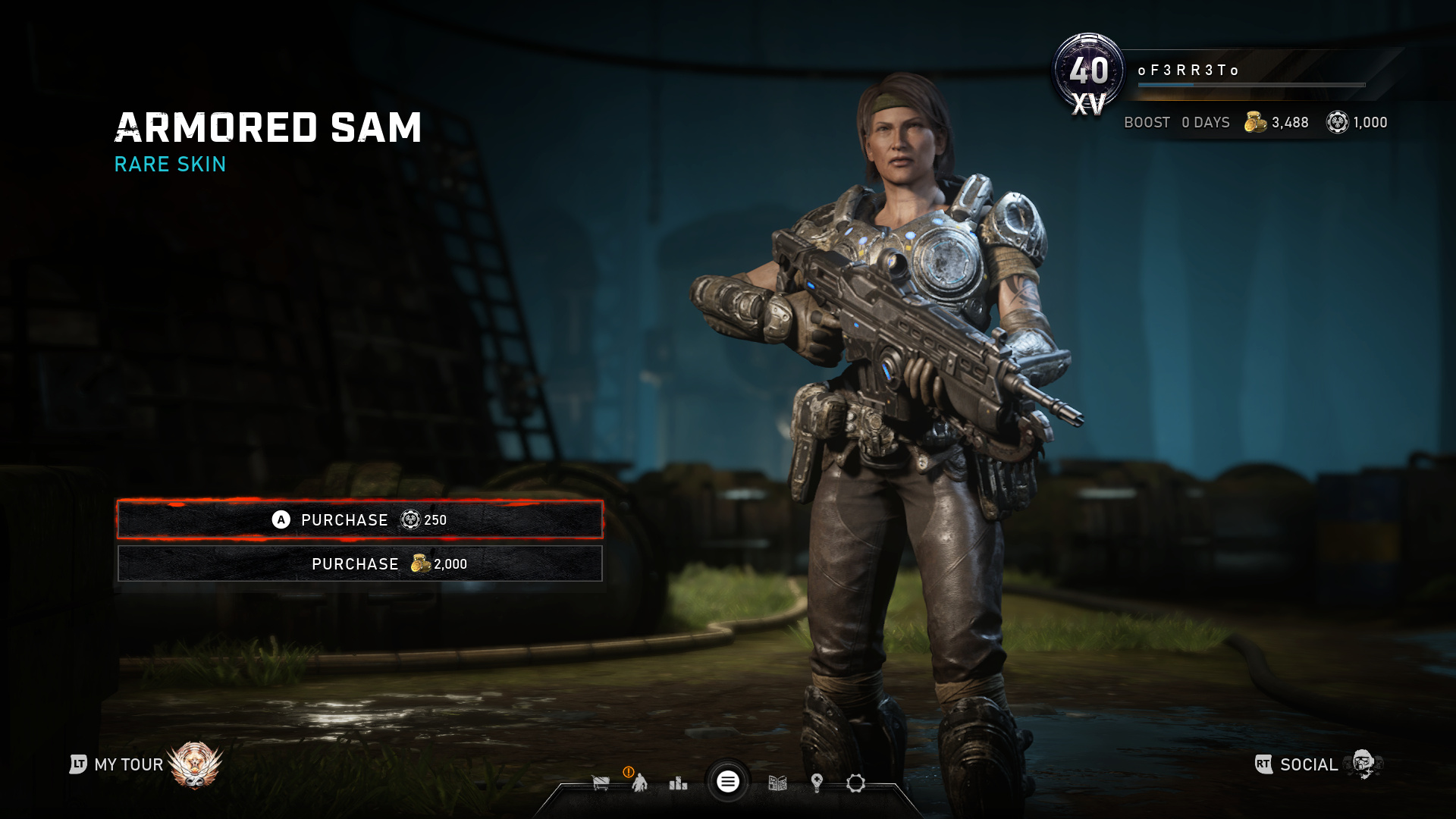The height and width of the screenshot is (819, 1456).
Task: Check the Iron currency balance
Action: pos(1357,122)
